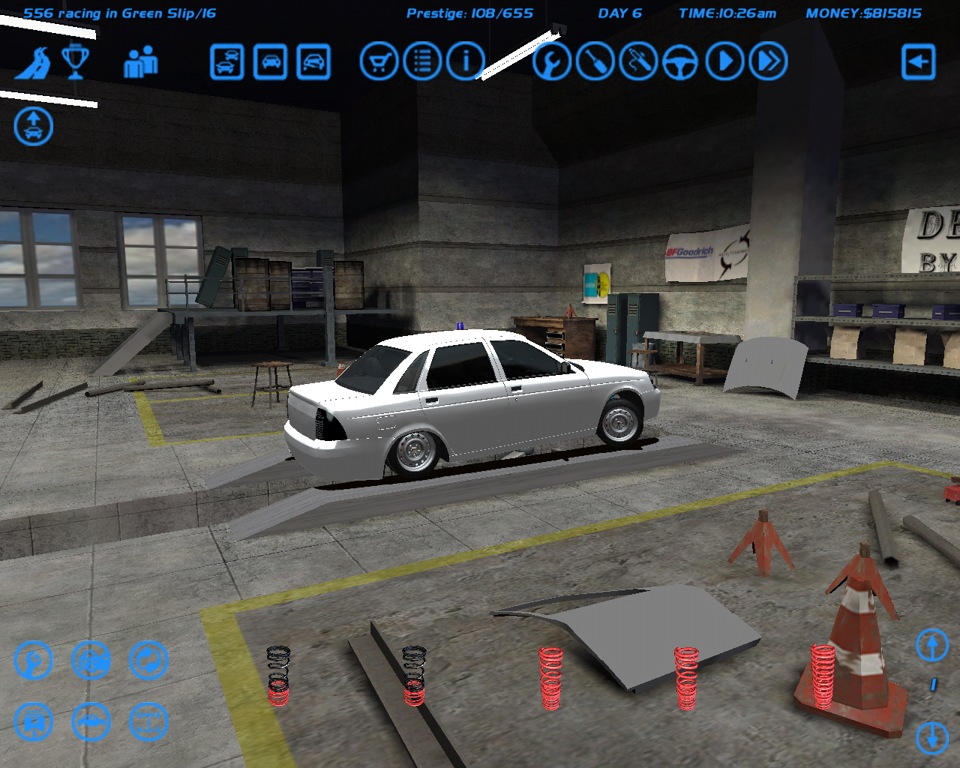
Task: Open the engine parts category
Action: pos(91,660)
